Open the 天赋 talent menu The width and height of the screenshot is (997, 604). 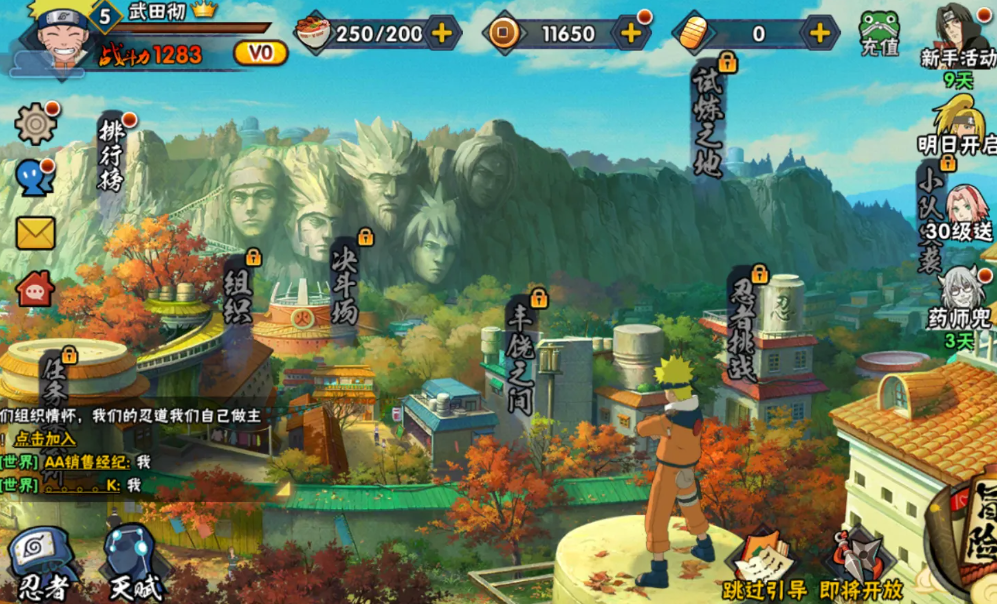[135, 563]
